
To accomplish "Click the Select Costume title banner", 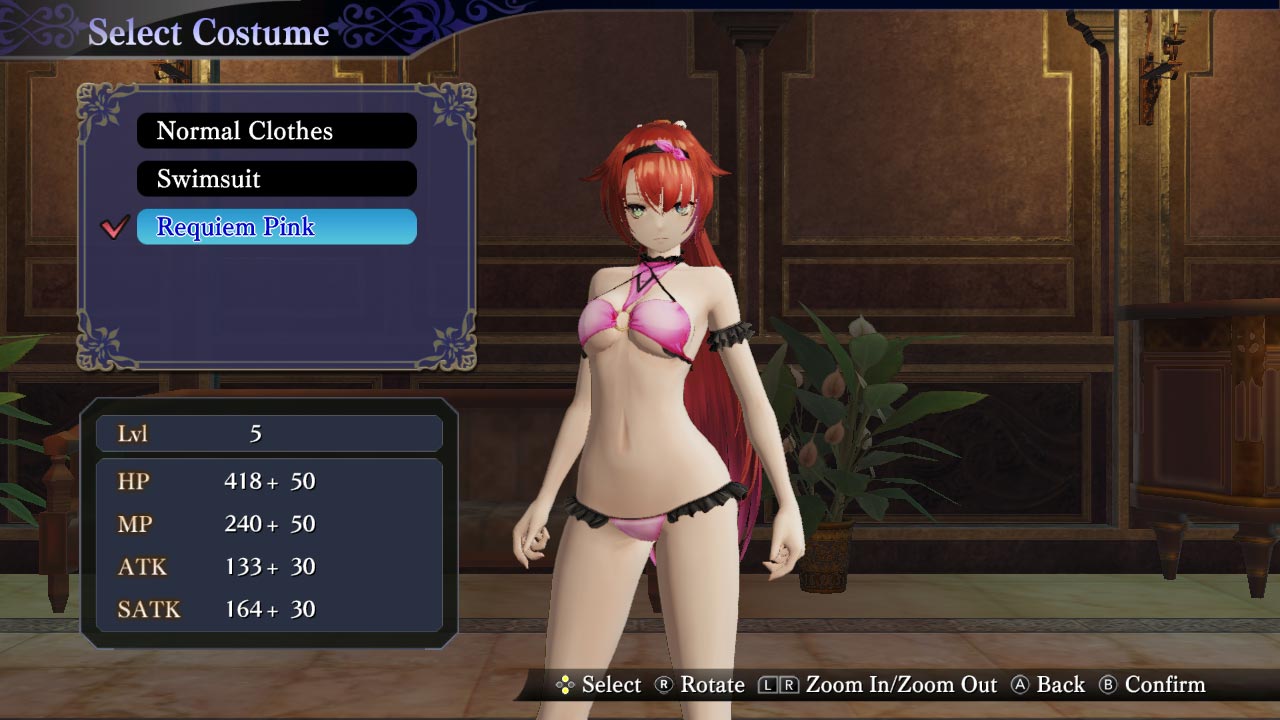I will tap(210, 32).
